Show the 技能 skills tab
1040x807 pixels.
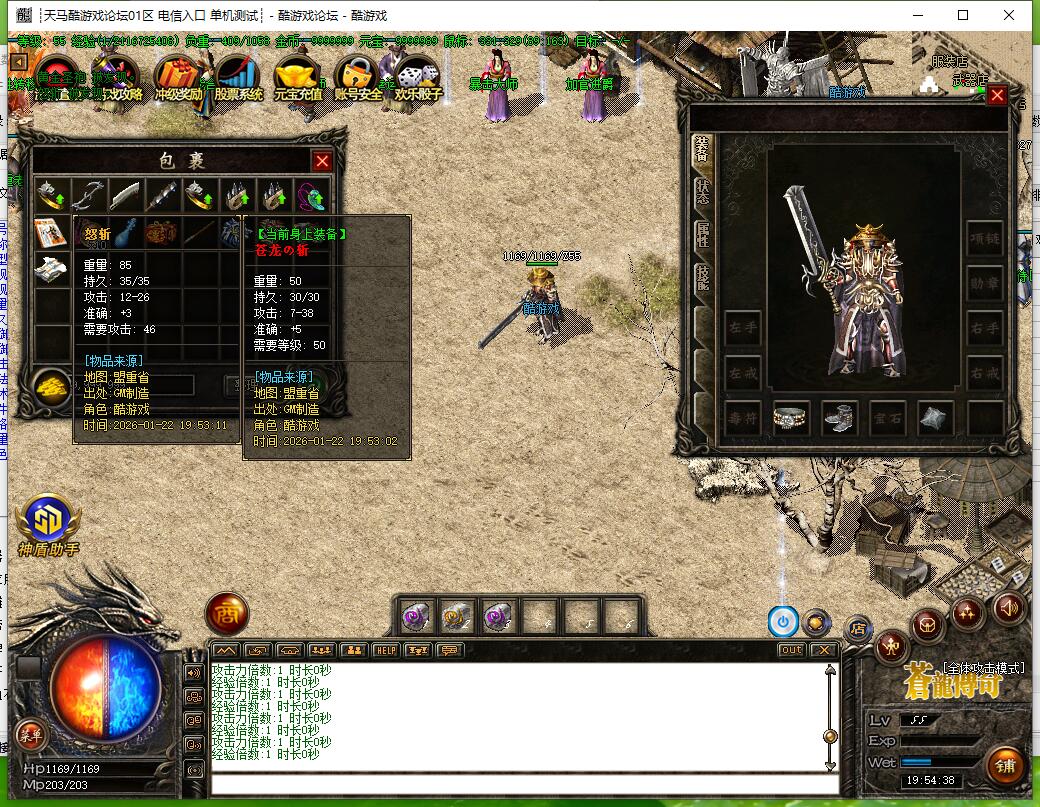(x=702, y=278)
